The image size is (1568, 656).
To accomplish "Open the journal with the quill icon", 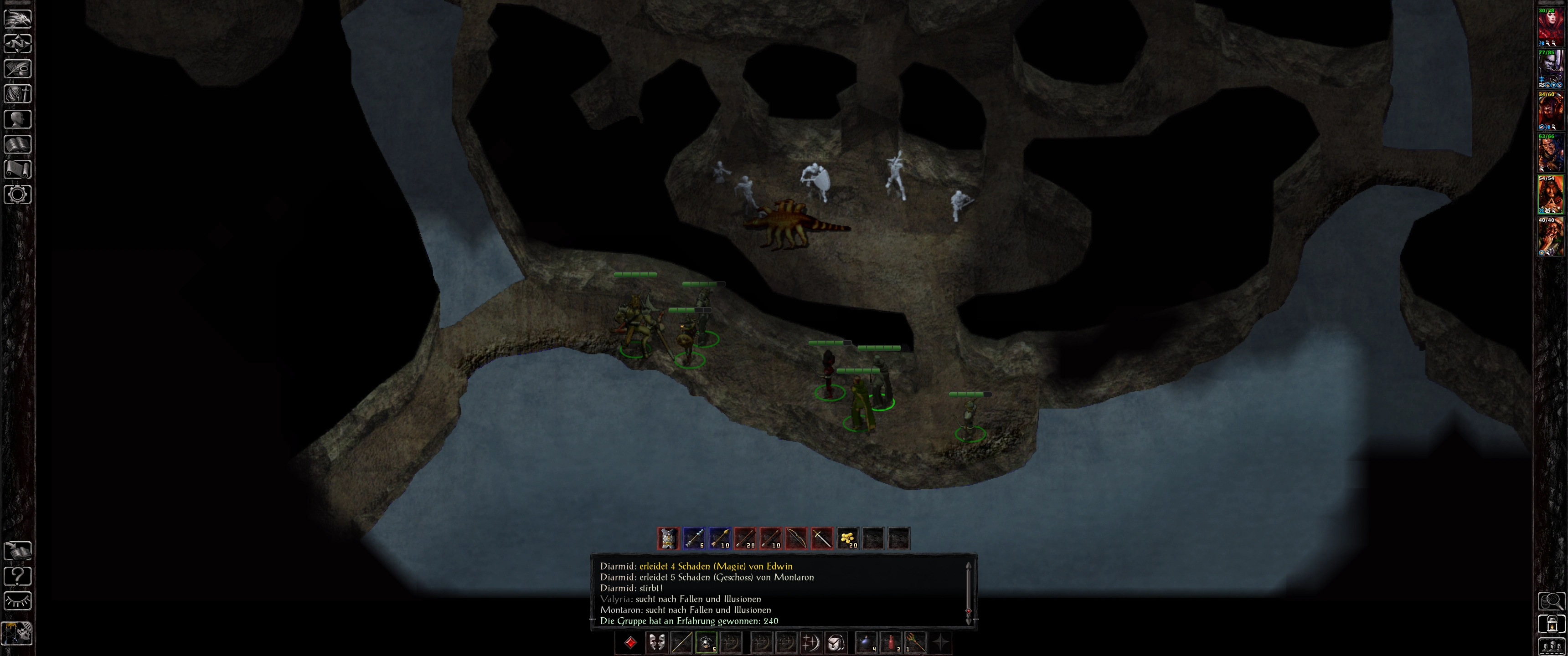I will [x=18, y=69].
